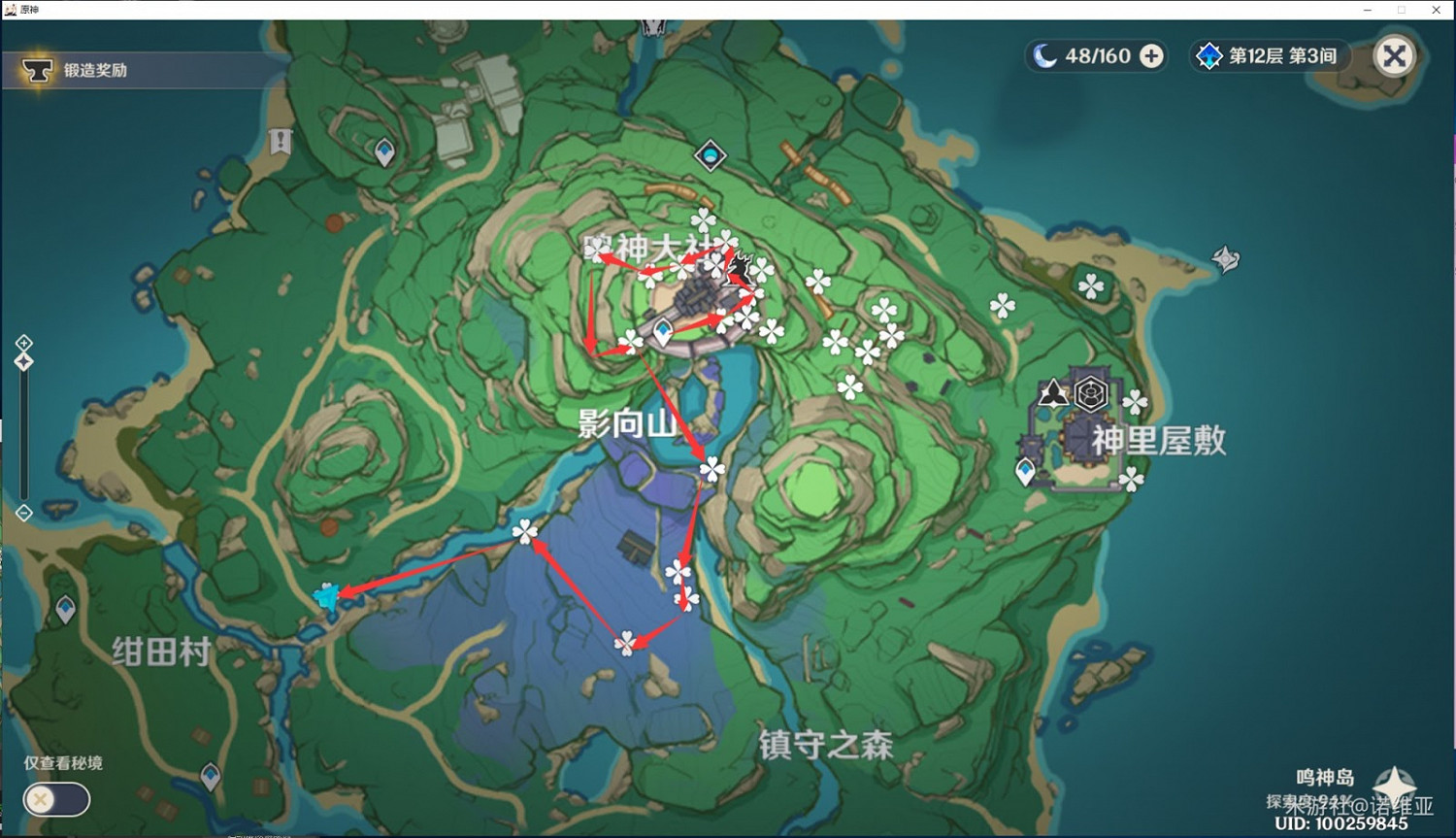The image size is (1456, 838).
Task: Click the forging reward anvil icon
Action: (38, 69)
